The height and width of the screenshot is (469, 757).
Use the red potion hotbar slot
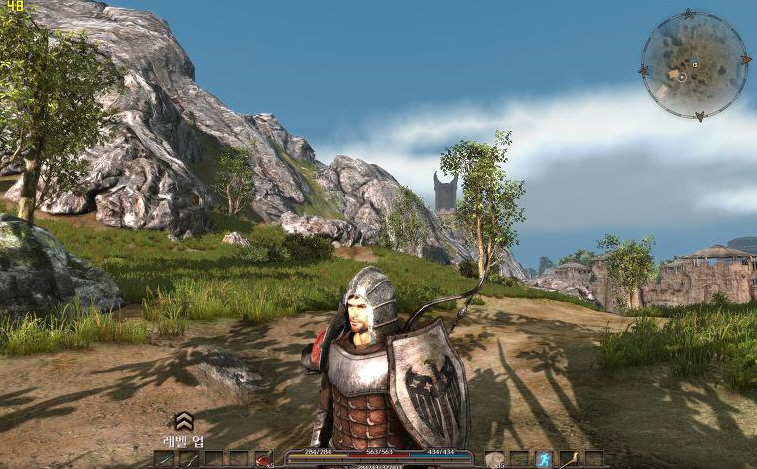tap(264, 460)
